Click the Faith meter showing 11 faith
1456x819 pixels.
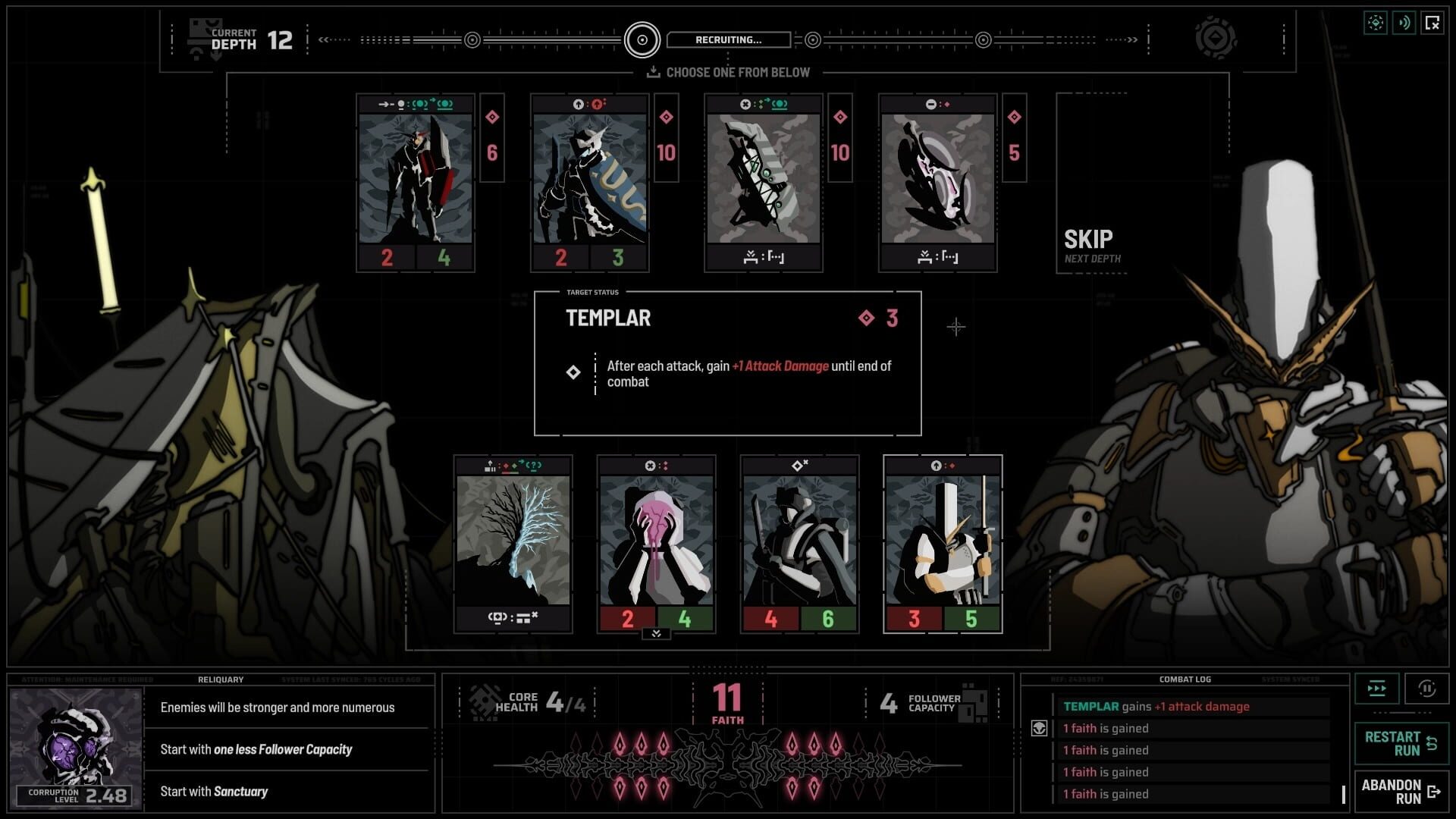727,698
